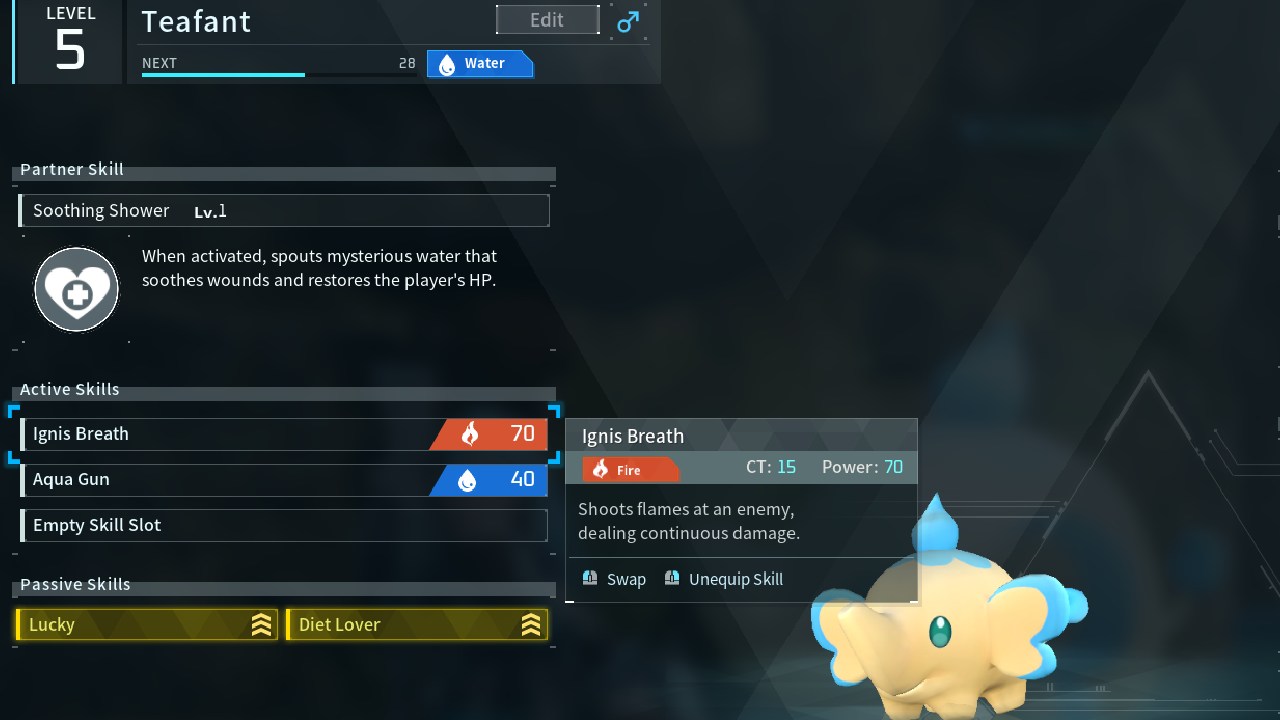Click the double chevron on Diet Lover
Viewport: 1280px width, 720px height.
click(x=533, y=624)
